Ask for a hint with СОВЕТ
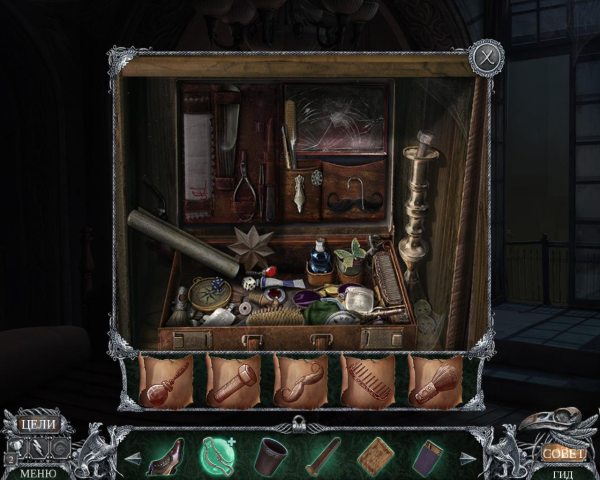This screenshot has height=480, width=600. point(562,453)
